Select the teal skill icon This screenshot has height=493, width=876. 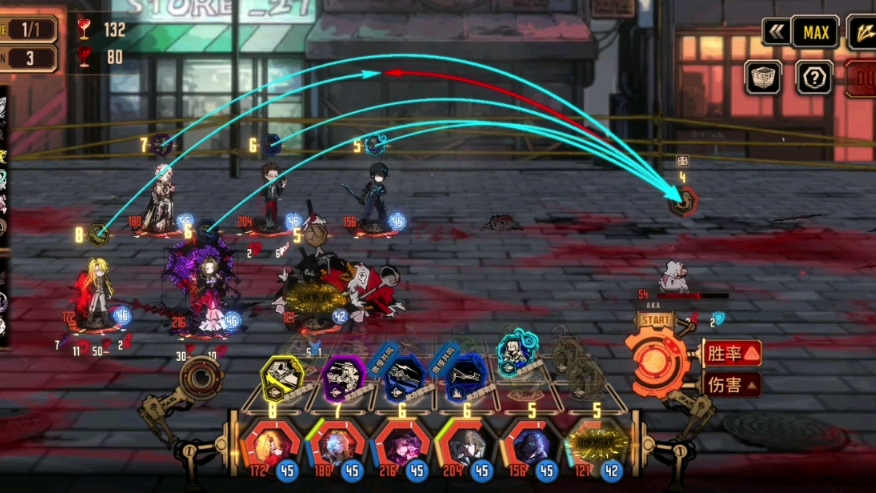515,353
